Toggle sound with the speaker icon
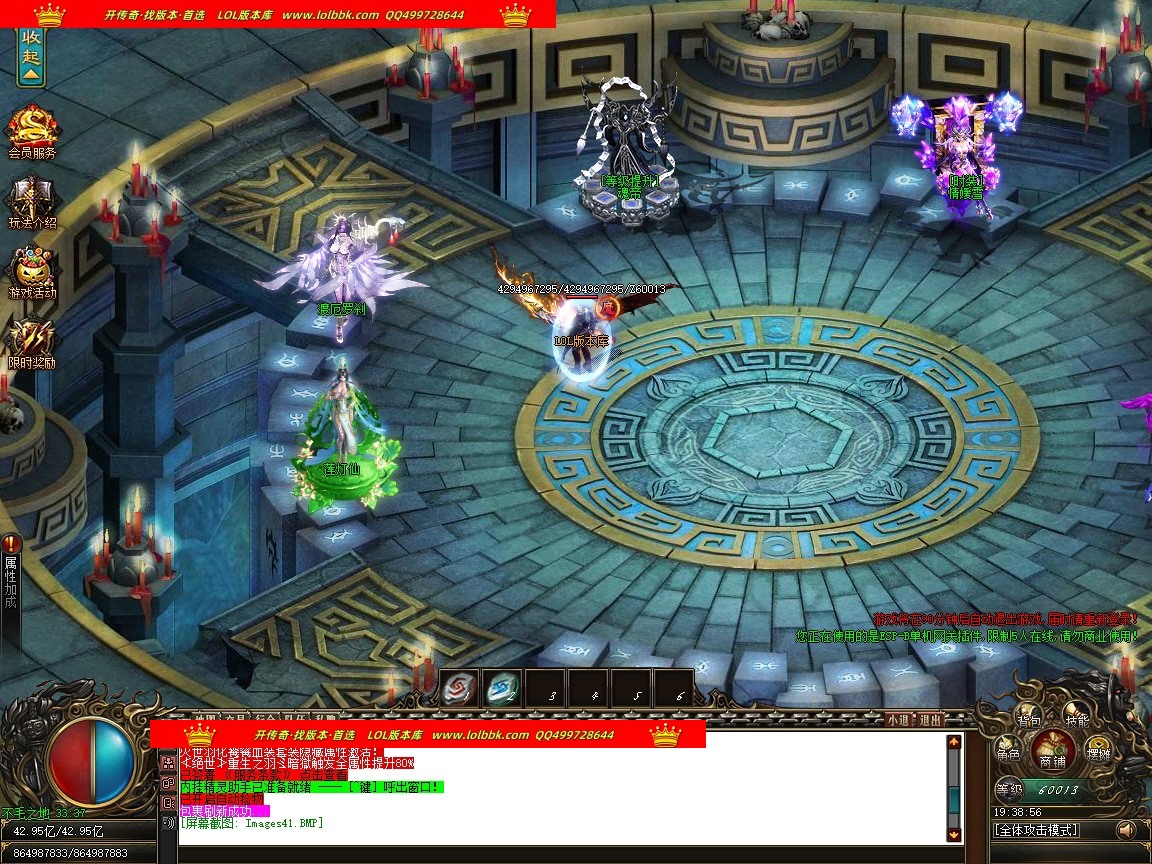The image size is (1152, 864). click(x=1126, y=830)
